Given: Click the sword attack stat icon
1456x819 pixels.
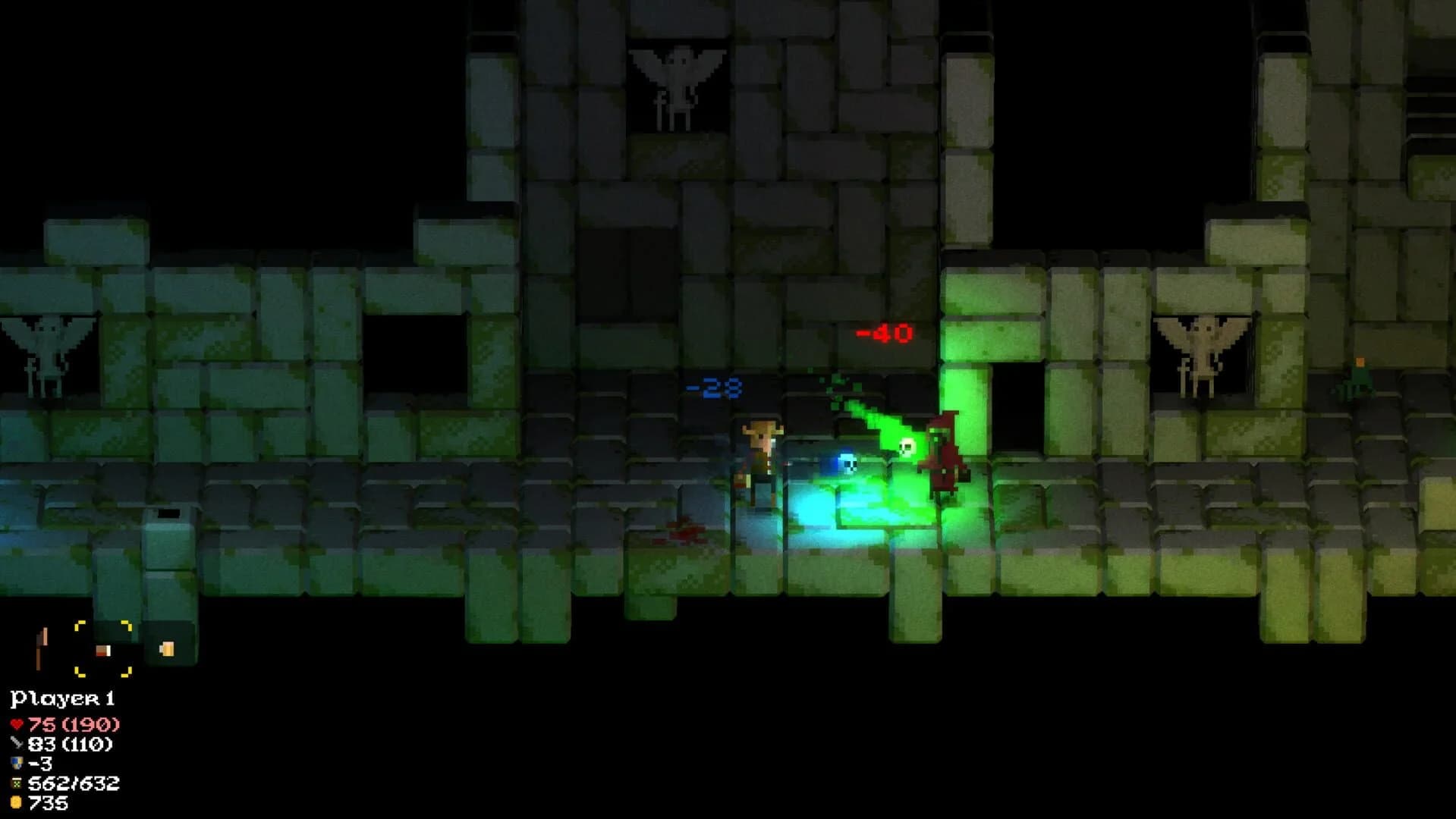Looking at the screenshot, I should 16,745.
